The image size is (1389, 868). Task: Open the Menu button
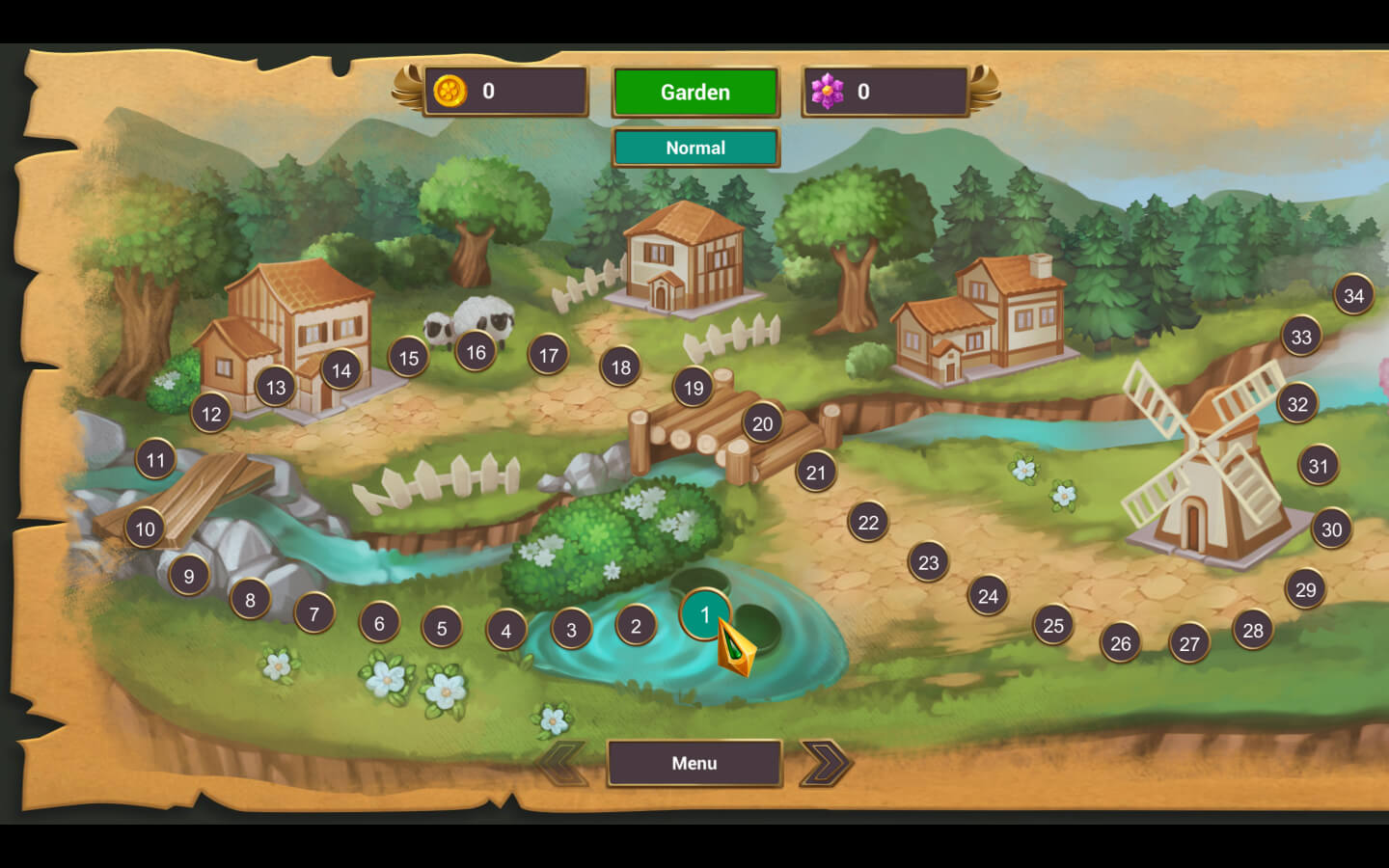694,763
